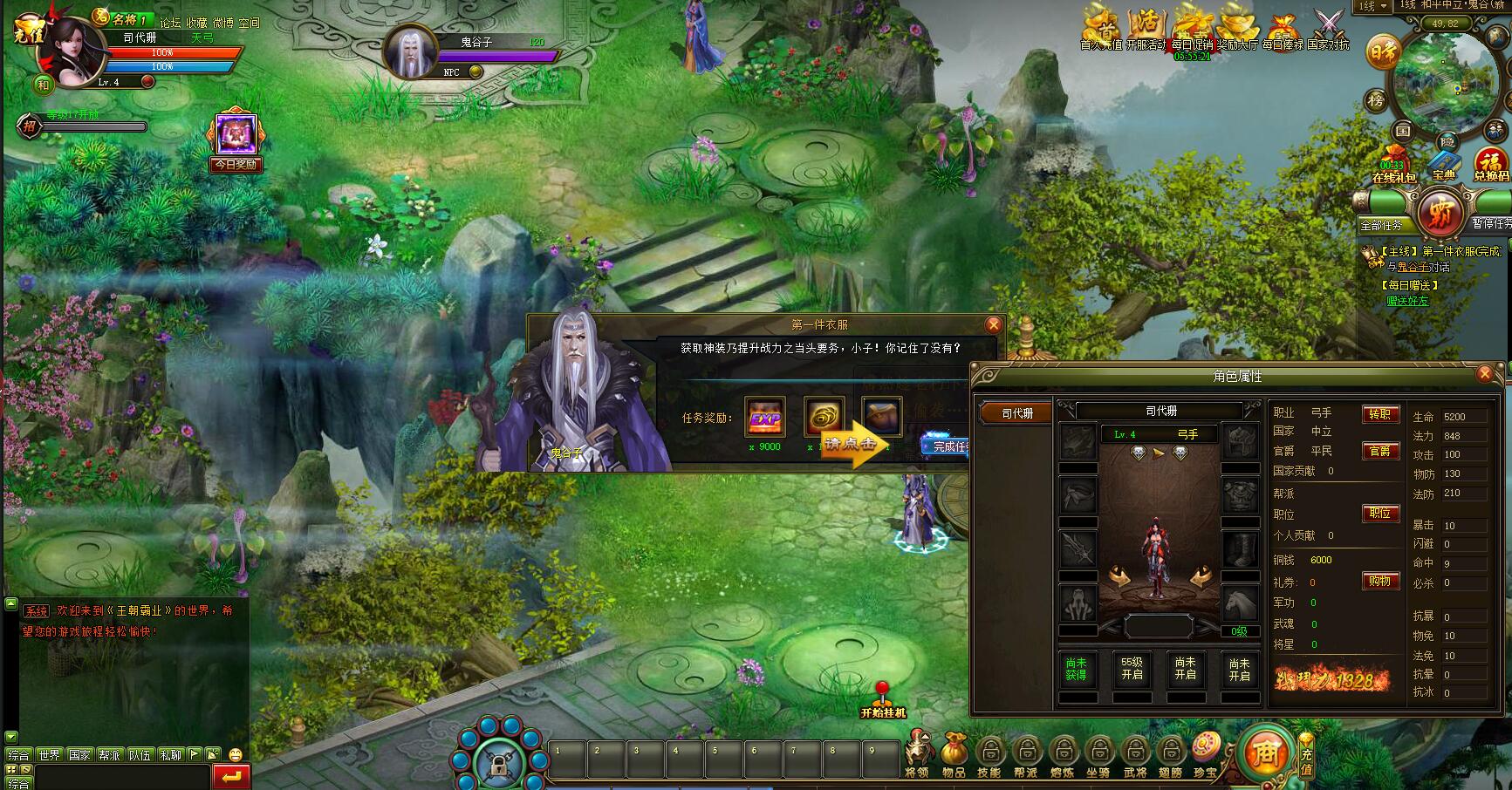Open the 兑换码 redeem code icon
The height and width of the screenshot is (790, 1512).
point(1491,165)
